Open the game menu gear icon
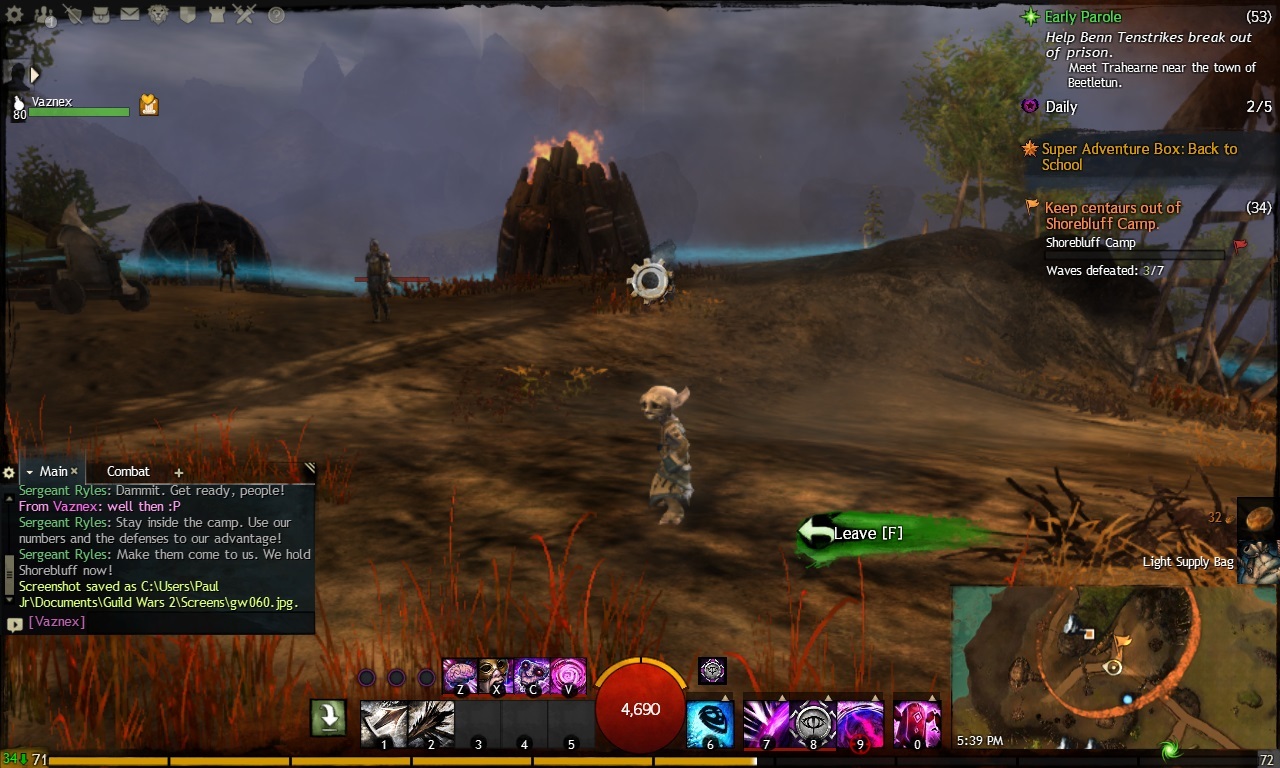 [x=14, y=15]
